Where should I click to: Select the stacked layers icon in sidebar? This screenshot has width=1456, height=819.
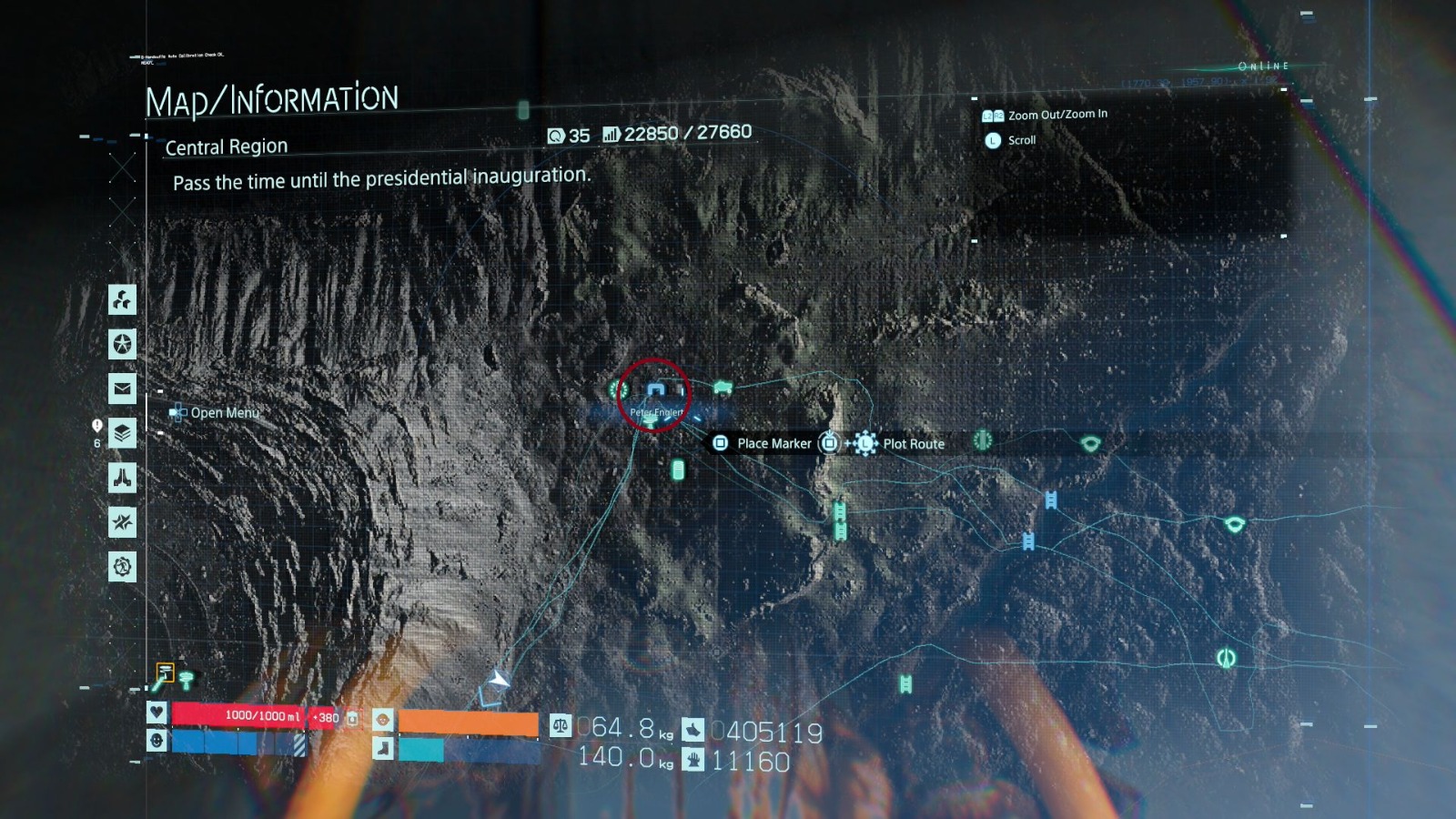point(125,435)
